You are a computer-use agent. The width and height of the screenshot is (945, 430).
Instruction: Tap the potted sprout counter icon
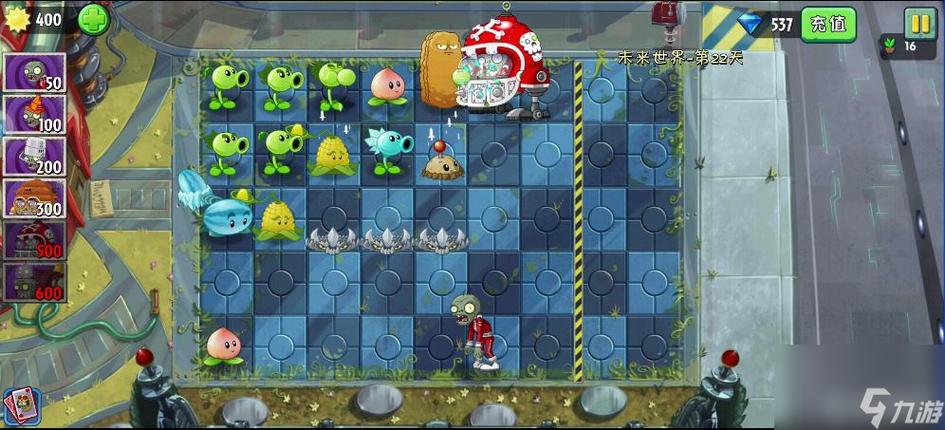pyautogui.click(x=889, y=46)
